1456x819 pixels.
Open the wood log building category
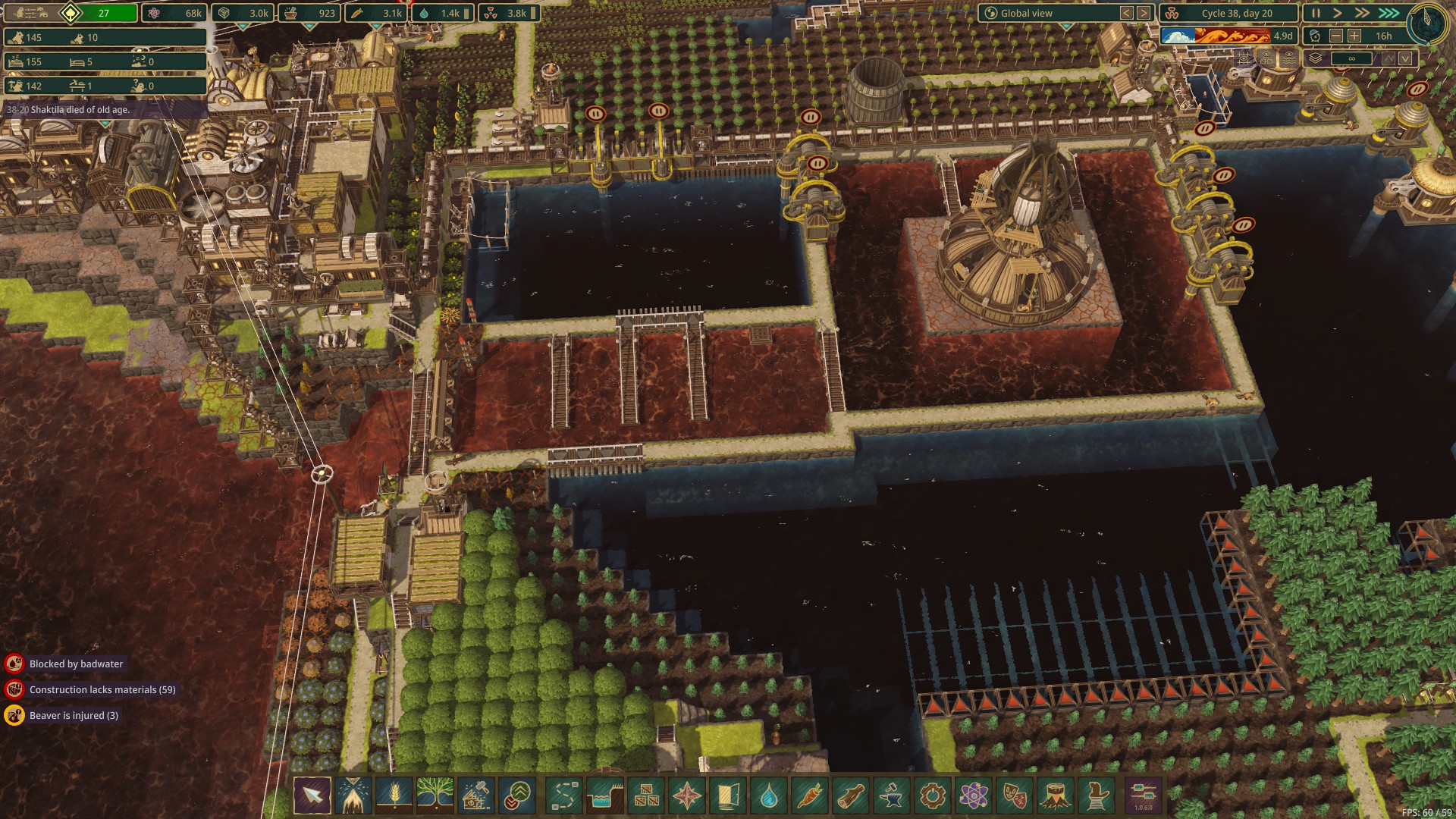[x=851, y=796]
